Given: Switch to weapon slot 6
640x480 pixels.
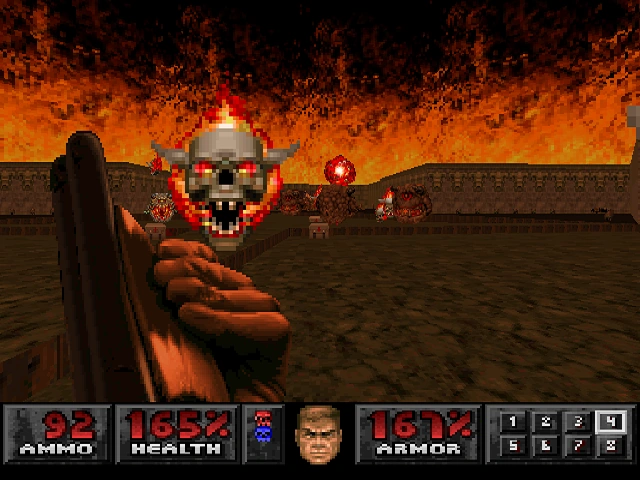Looking at the screenshot, I should point(545,445).
